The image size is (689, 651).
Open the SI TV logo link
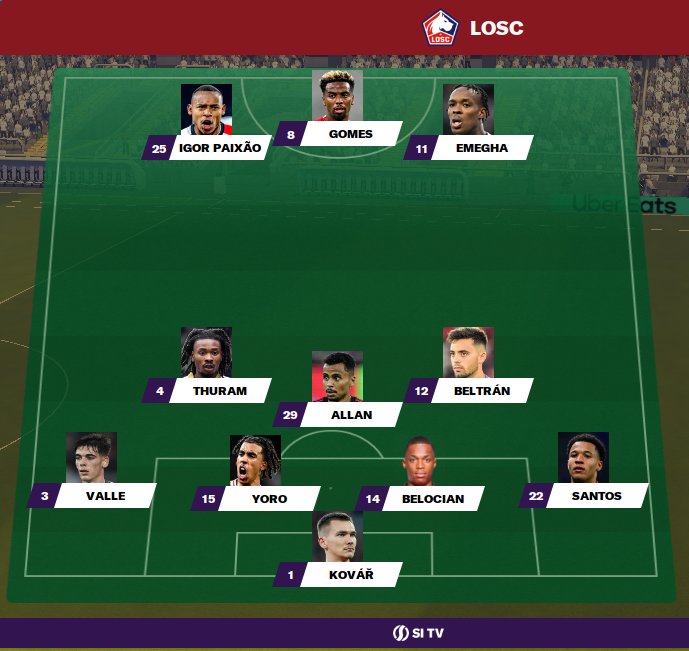(417, 633)
